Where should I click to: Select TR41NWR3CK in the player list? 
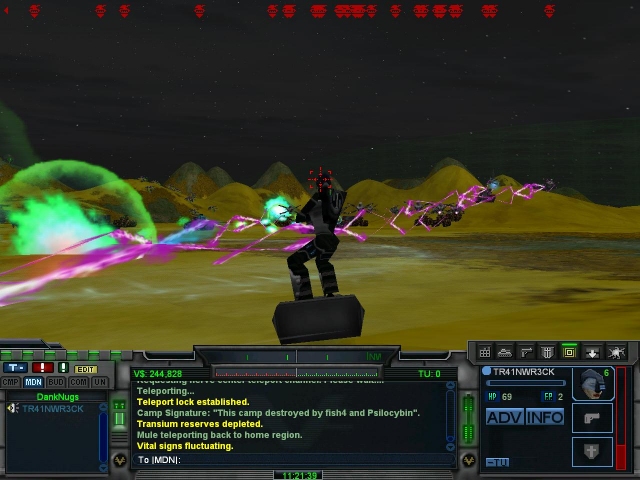(53, 408)
